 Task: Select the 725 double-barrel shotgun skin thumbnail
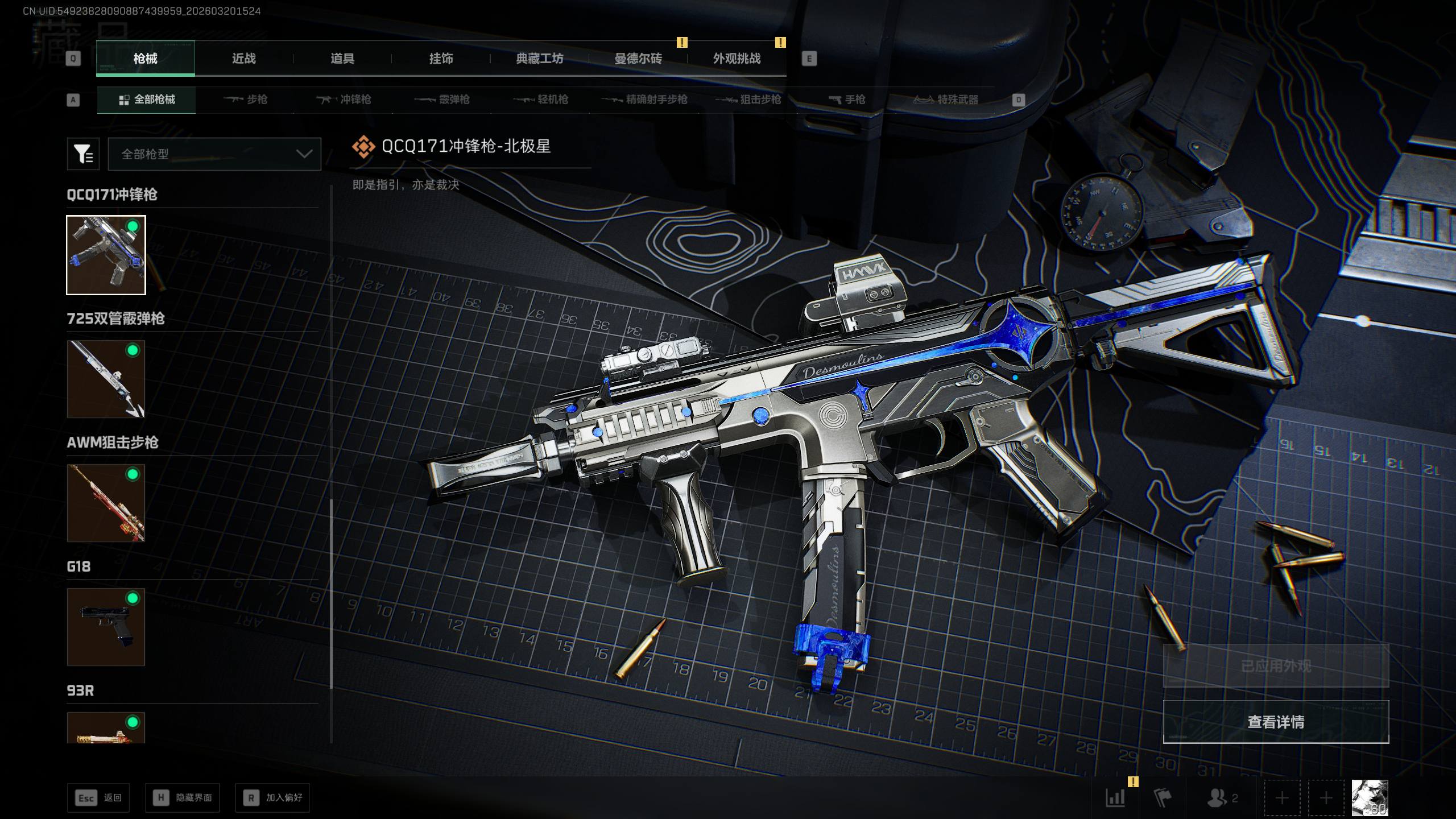106,379
